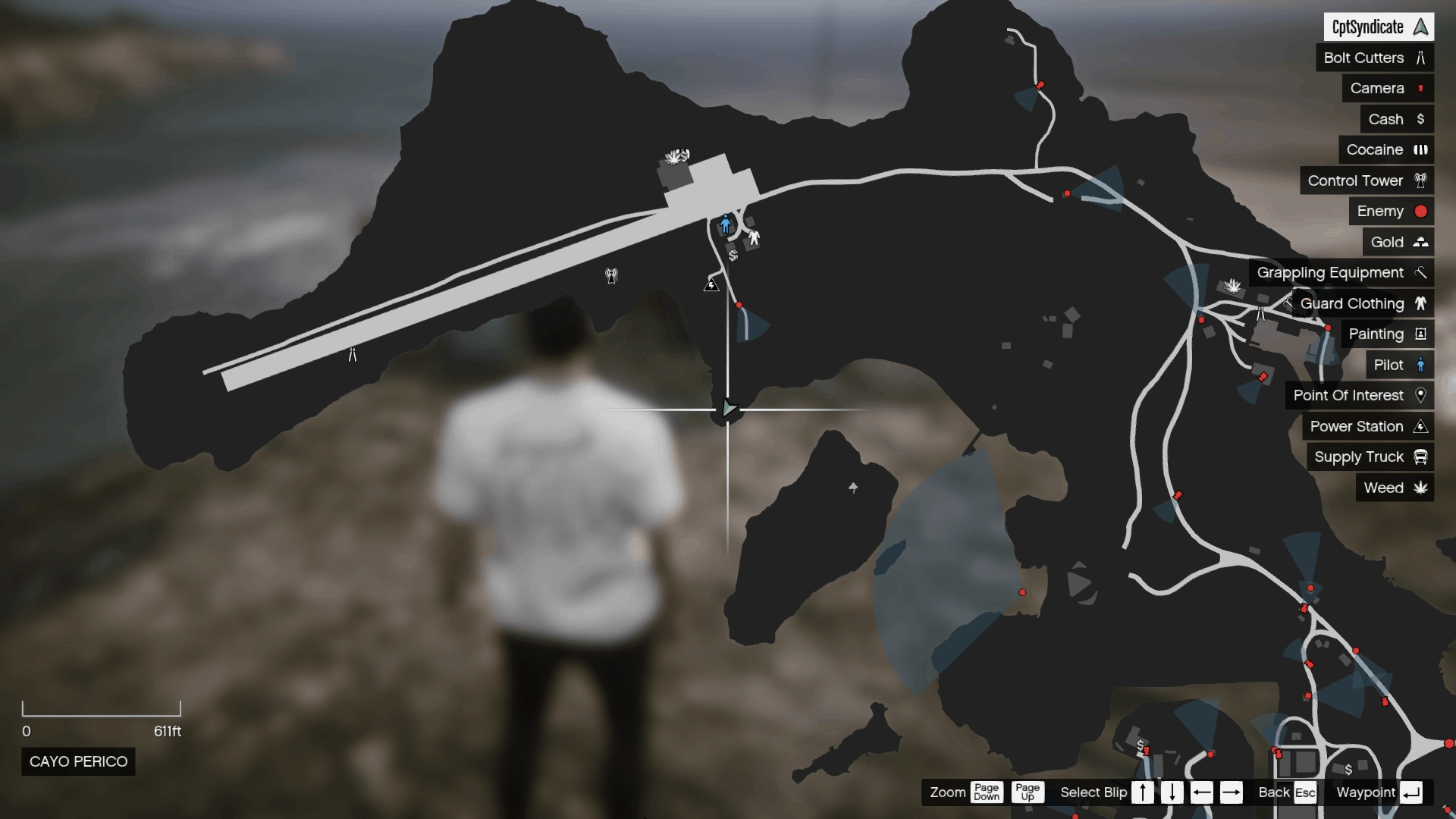Select the Power Station warning icon
The width and height of the screenshot is (1456, 819).
click(x=1421, y=426)
